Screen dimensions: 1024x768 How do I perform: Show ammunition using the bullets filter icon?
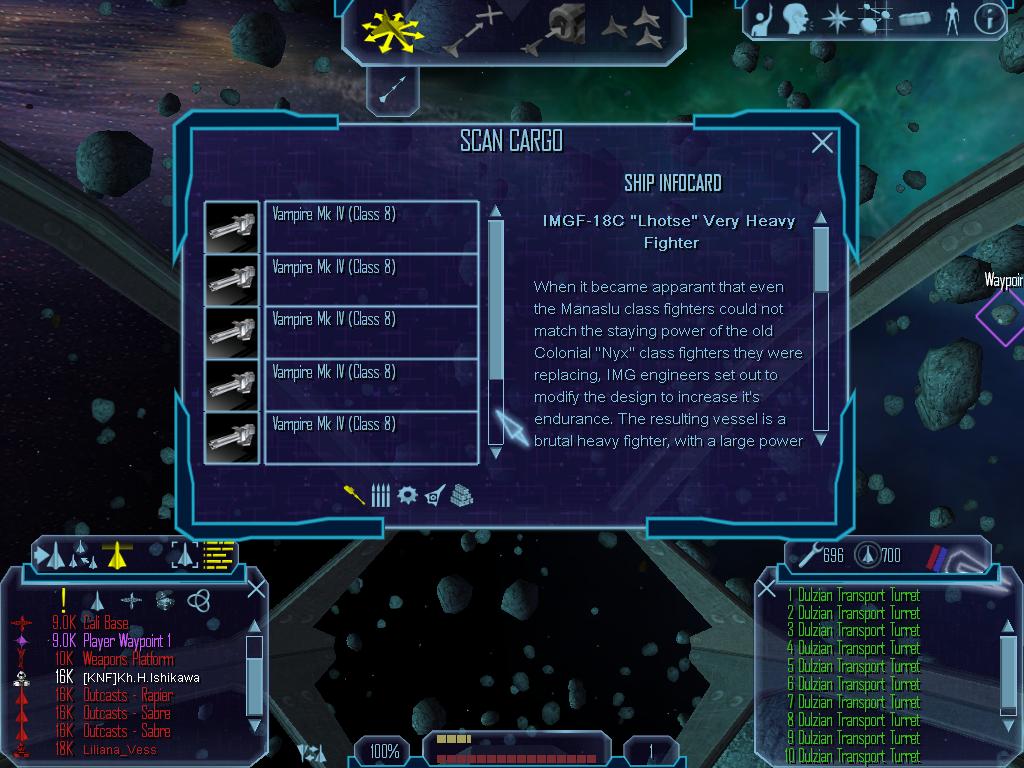380,495
